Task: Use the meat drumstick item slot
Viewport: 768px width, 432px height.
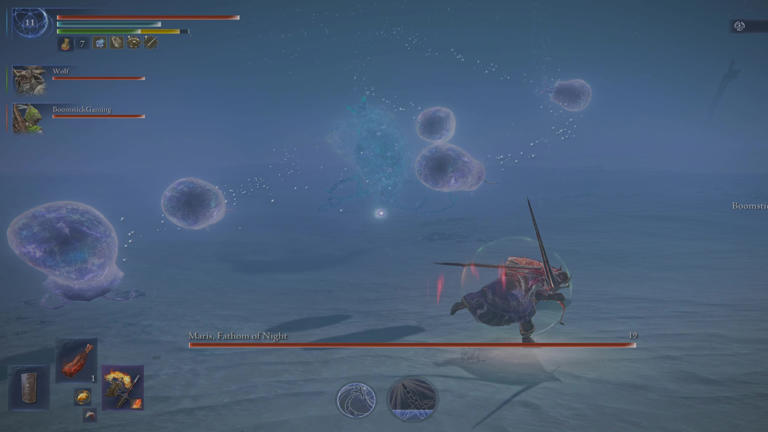Action: click(76, 360)
